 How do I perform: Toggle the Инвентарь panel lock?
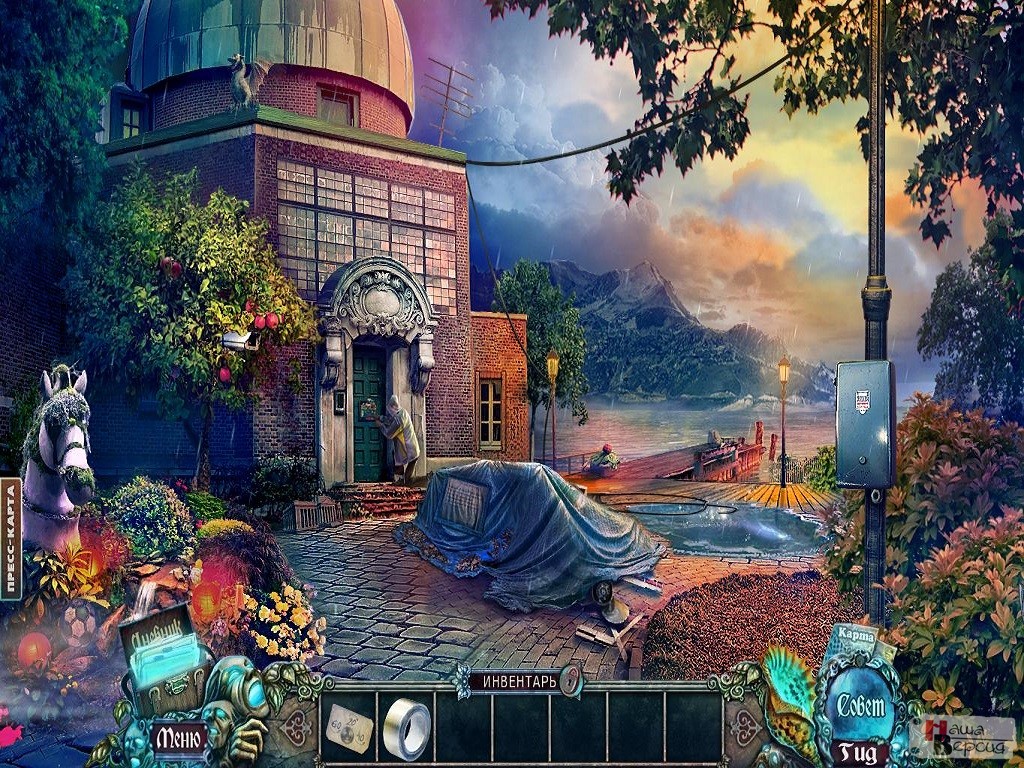(x=570, y=681)
